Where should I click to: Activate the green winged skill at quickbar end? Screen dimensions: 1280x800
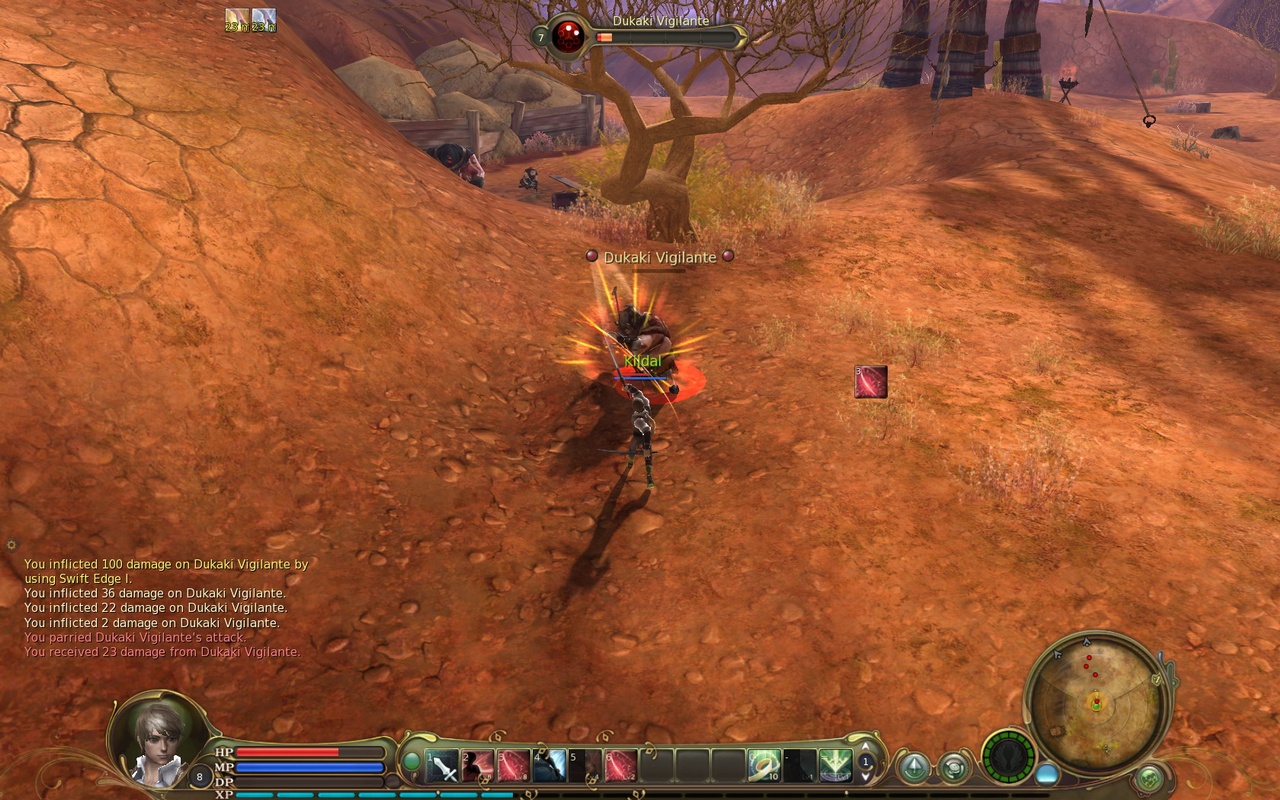836,767
